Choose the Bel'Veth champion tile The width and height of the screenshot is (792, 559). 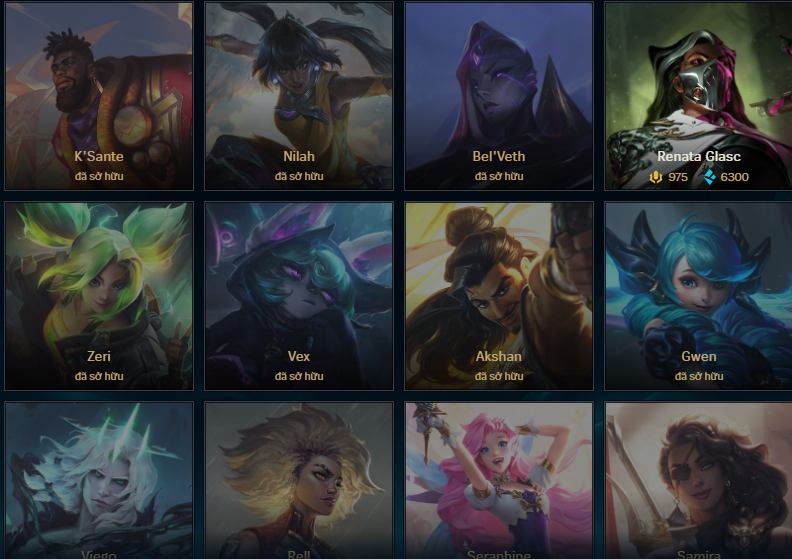tap(499, 96)
